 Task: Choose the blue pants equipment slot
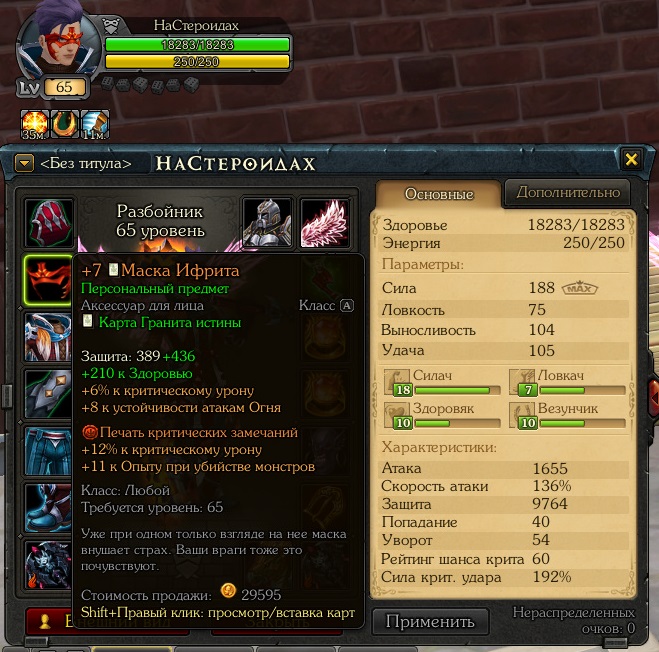click(47, 450)
